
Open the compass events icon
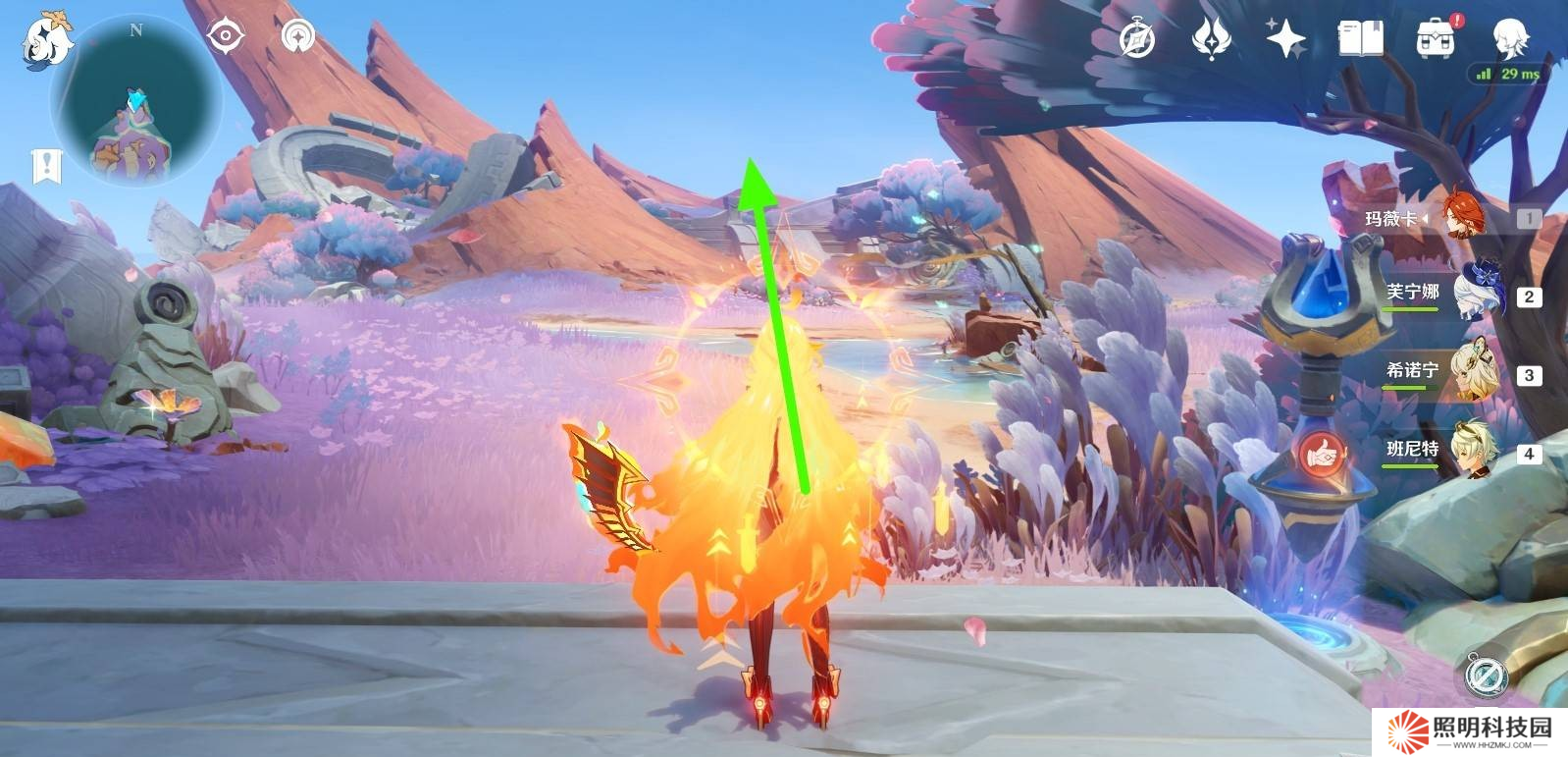[1137, 39]
